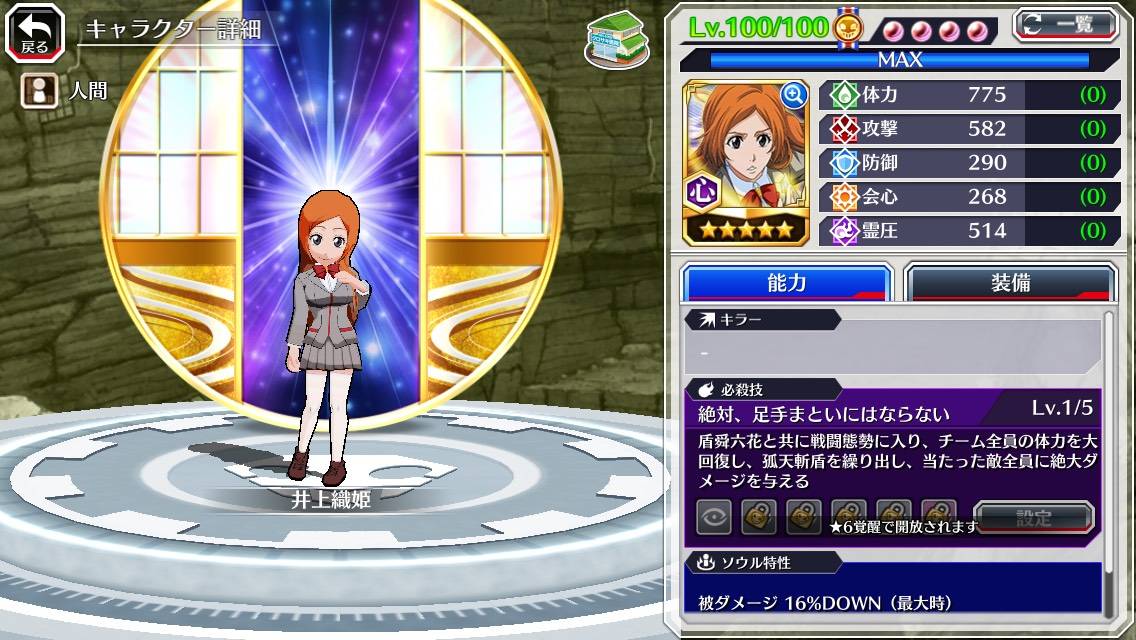Toggle the eye icon for special move

[x=714, y=517]
